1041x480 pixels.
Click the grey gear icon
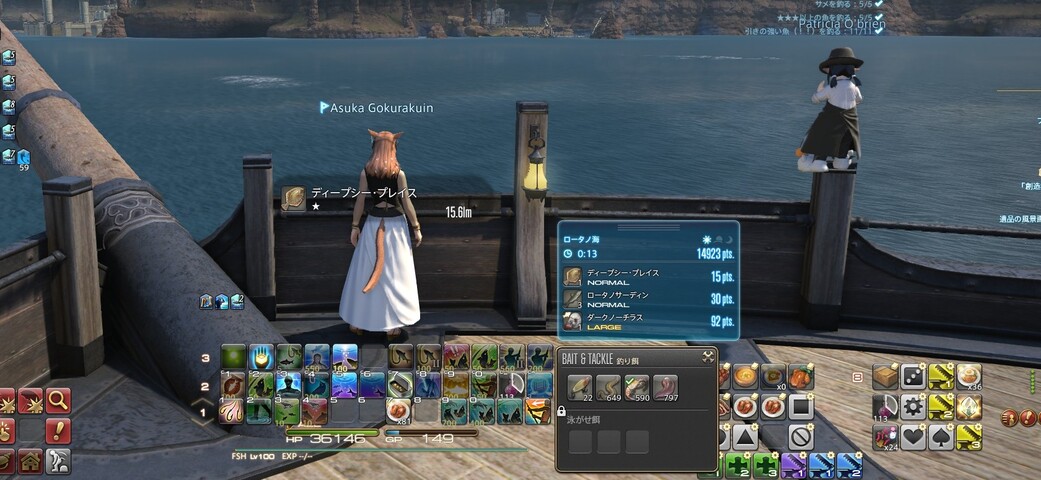click(913, 407)
